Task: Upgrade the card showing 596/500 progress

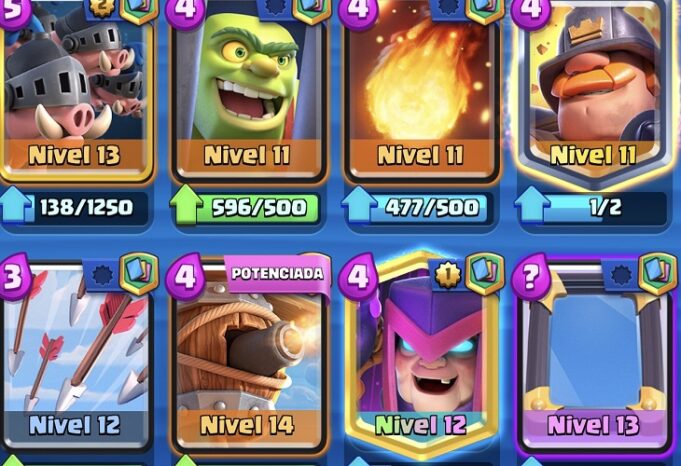Action: [x=250, y=208]
